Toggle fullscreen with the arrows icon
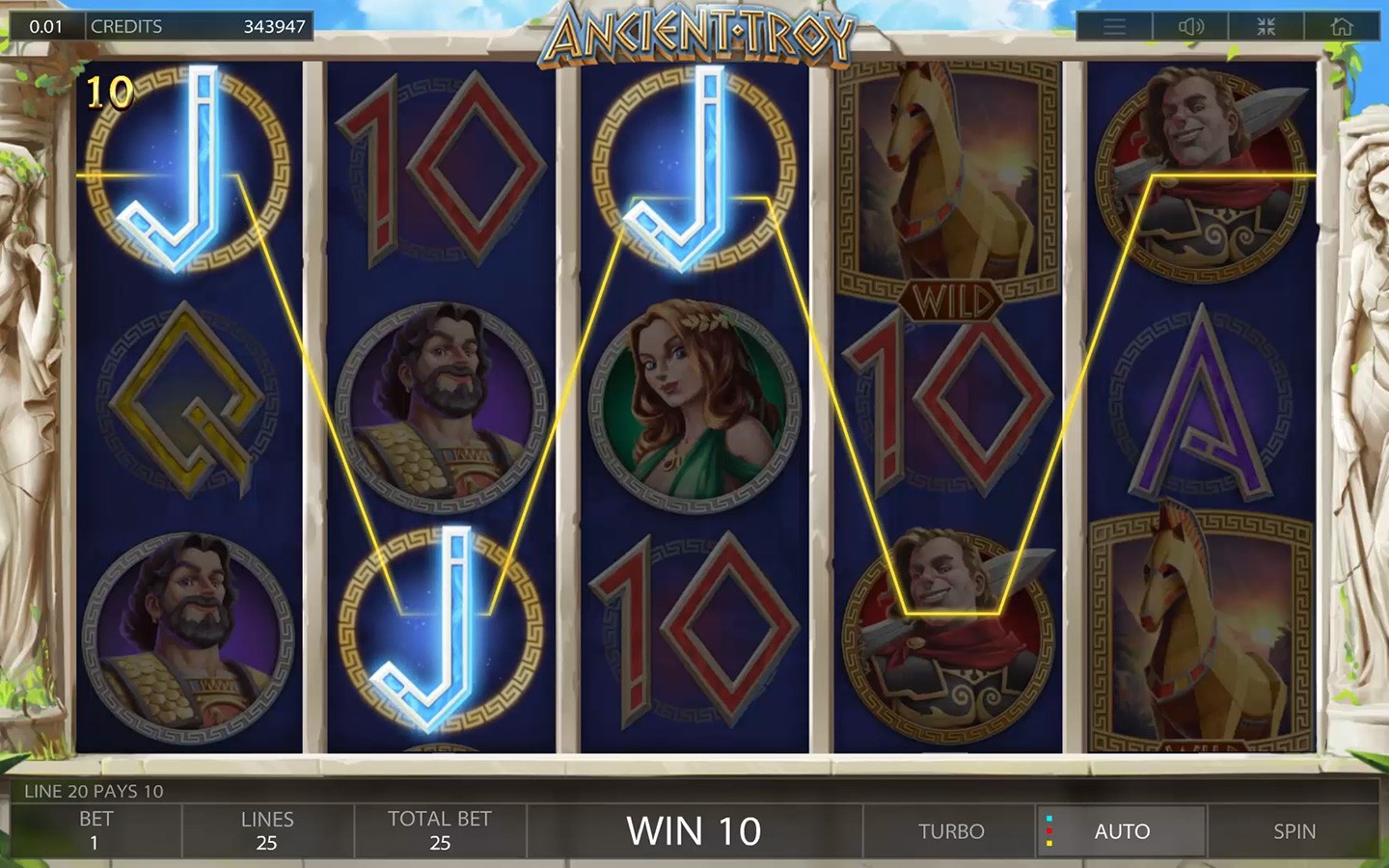The height and width of the screenshot is (868, 1389). (1266, 27)
